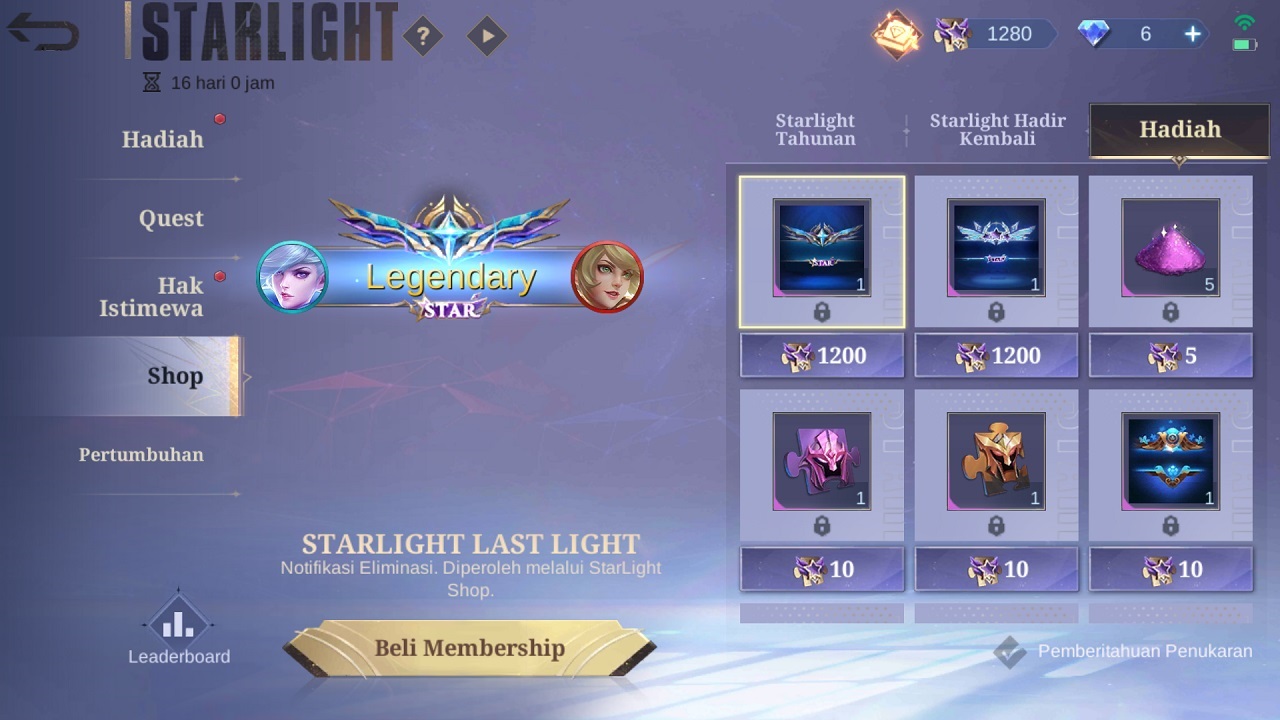
Task: Select the female hero avatar on the left
Action: click(293, 278)
